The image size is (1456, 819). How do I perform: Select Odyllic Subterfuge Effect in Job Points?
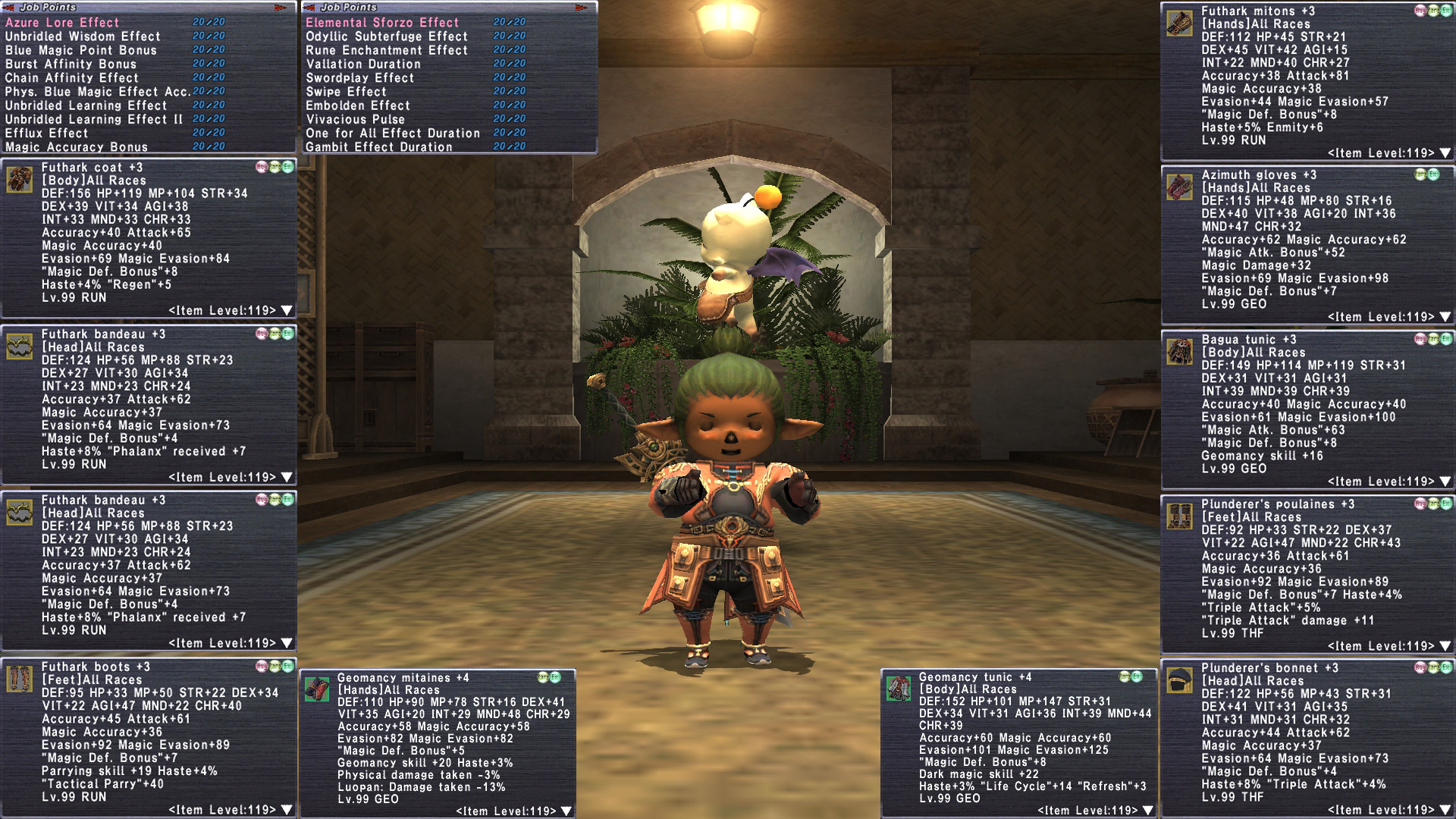click(387, 36)
